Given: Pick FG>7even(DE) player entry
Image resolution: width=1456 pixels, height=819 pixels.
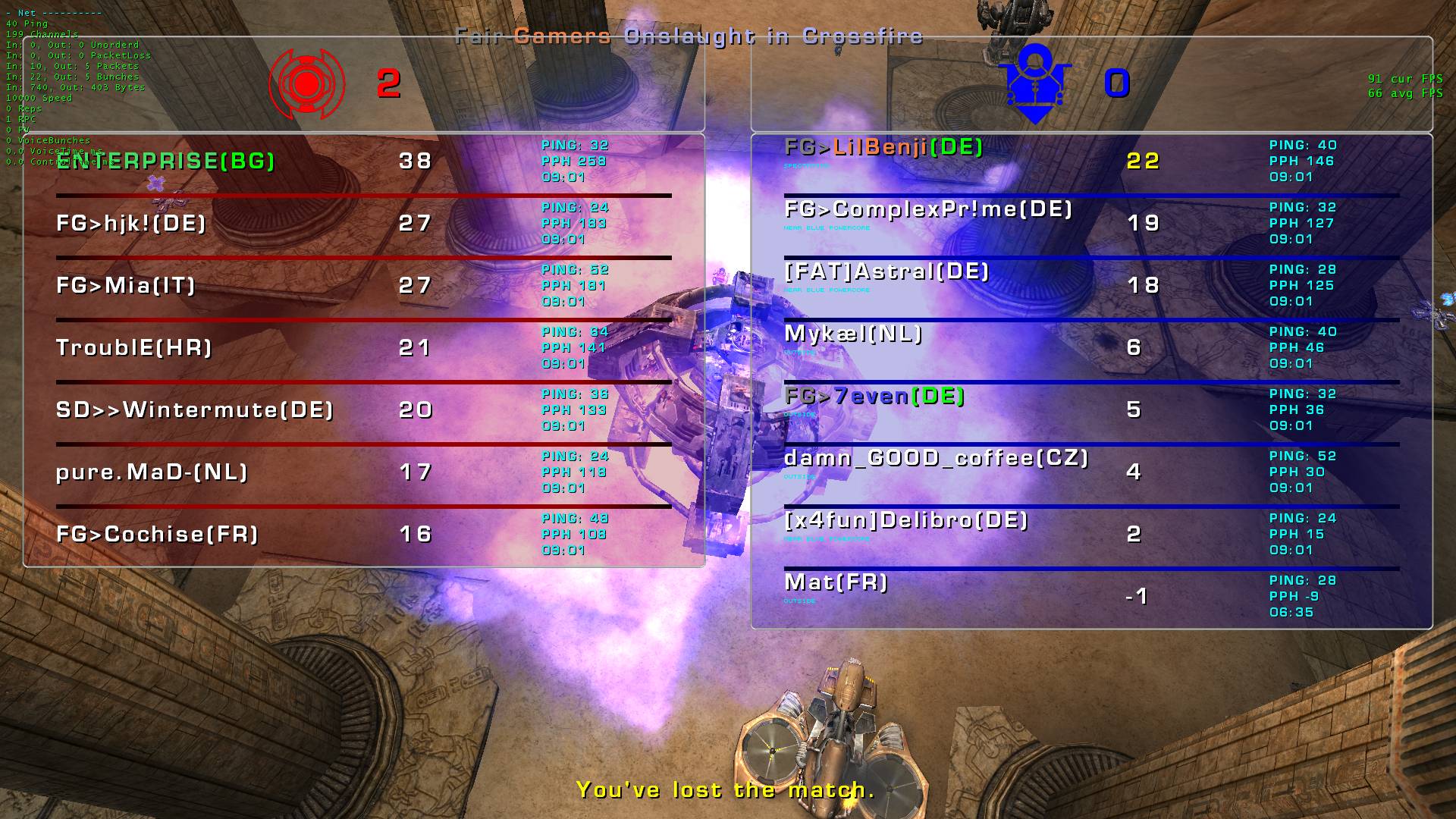Looking at the screenshot, I should pyautogui.click(x=874, y=396).
